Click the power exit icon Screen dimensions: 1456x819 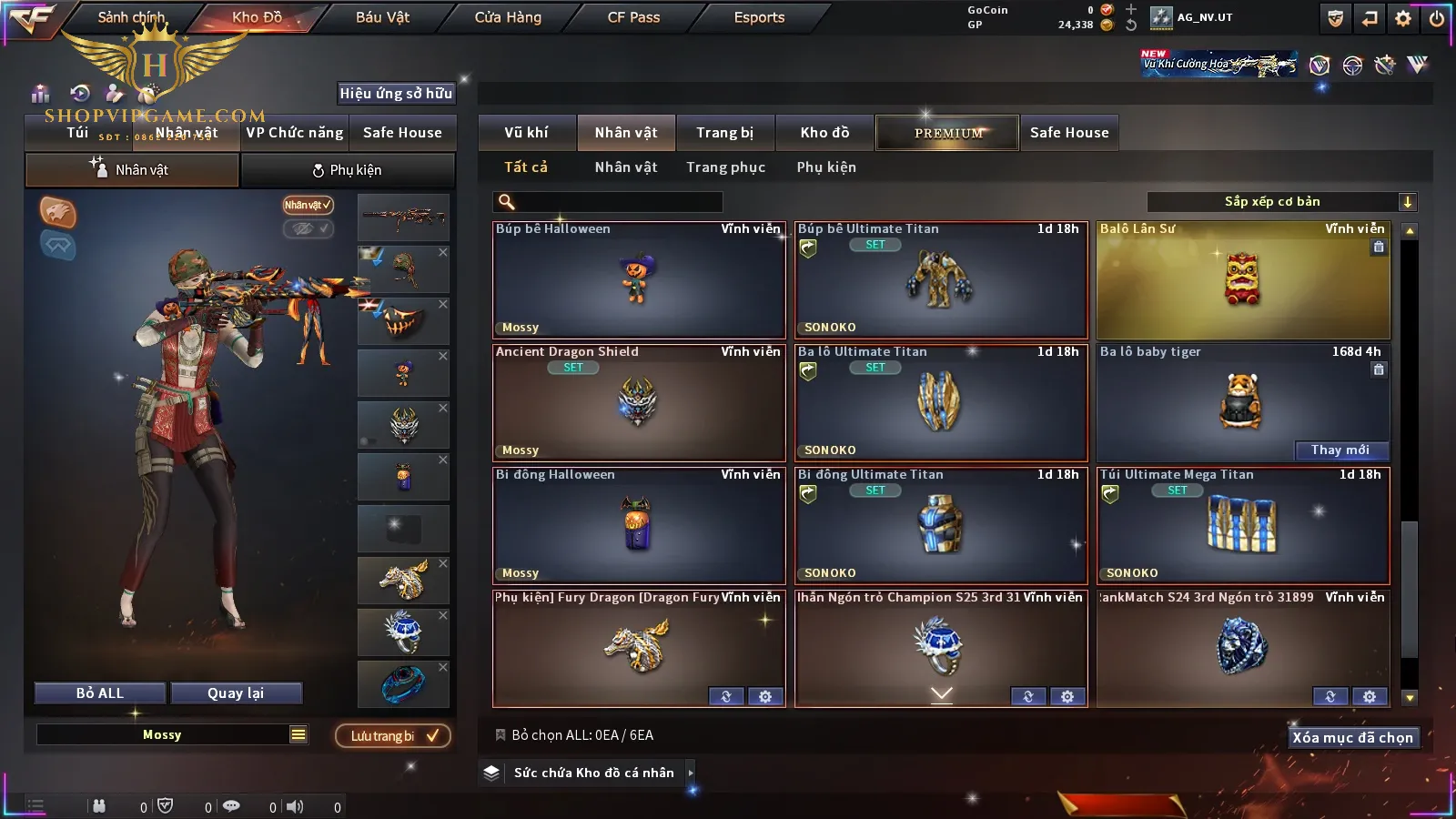pyautogui.click(x=1437, y=18)
